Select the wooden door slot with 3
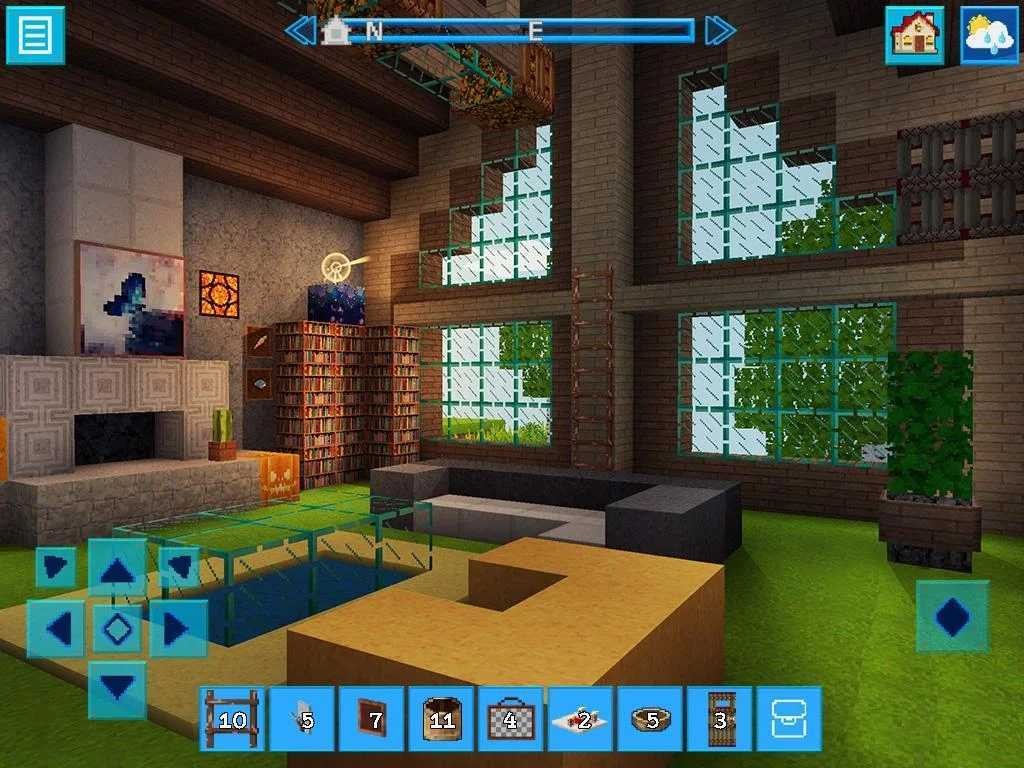The height and width of the screenshot is (768, 1024). point(720,718)
